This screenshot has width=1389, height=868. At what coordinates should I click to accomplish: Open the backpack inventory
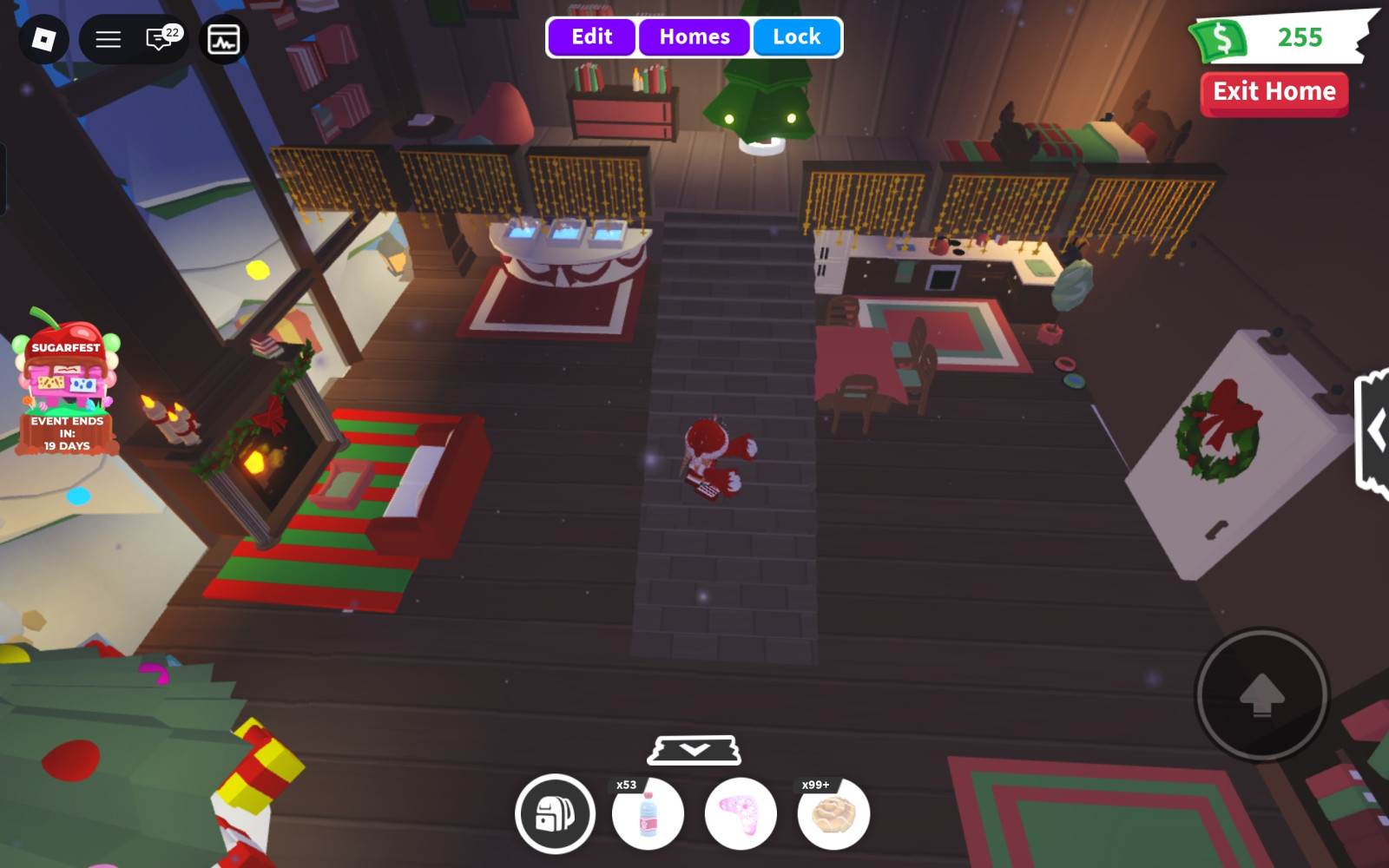point(555,814)
